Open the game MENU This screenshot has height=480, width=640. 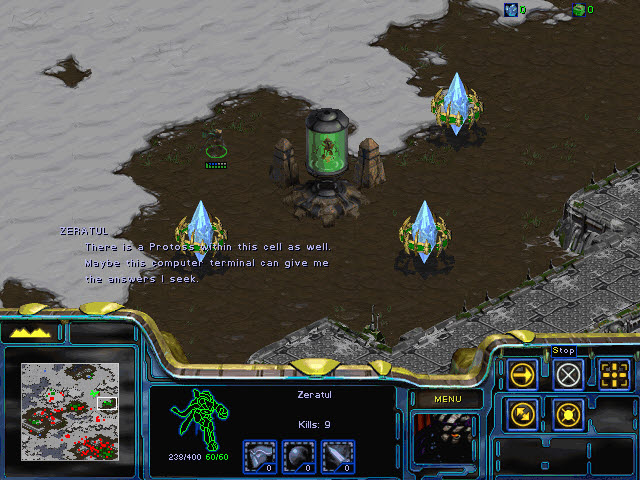click(445, 400)
